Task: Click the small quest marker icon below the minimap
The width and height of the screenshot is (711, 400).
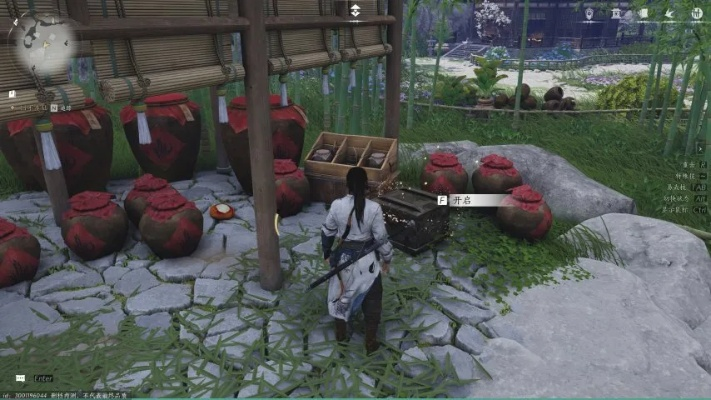Action: click(x=12, y=94)
